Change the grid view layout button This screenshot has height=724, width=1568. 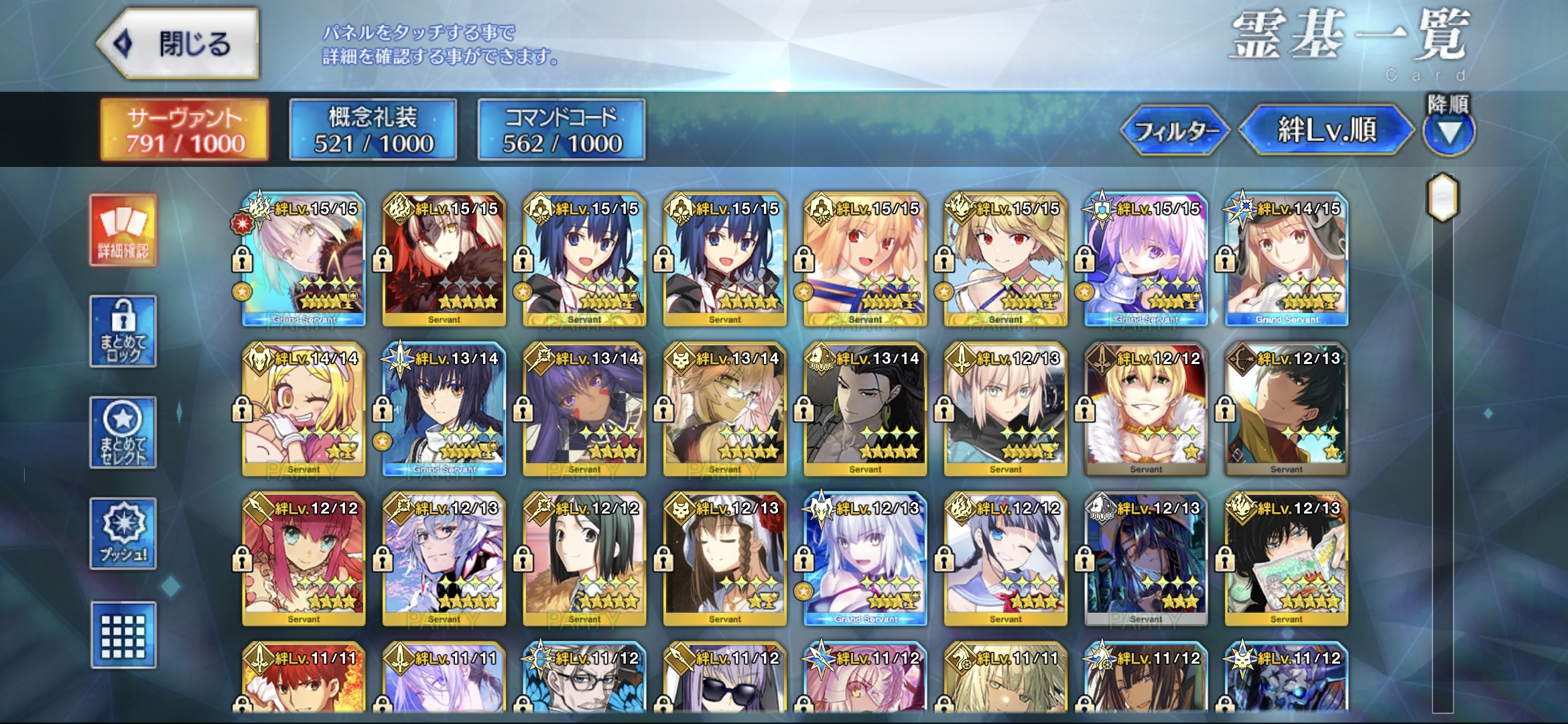click(123, 635)
